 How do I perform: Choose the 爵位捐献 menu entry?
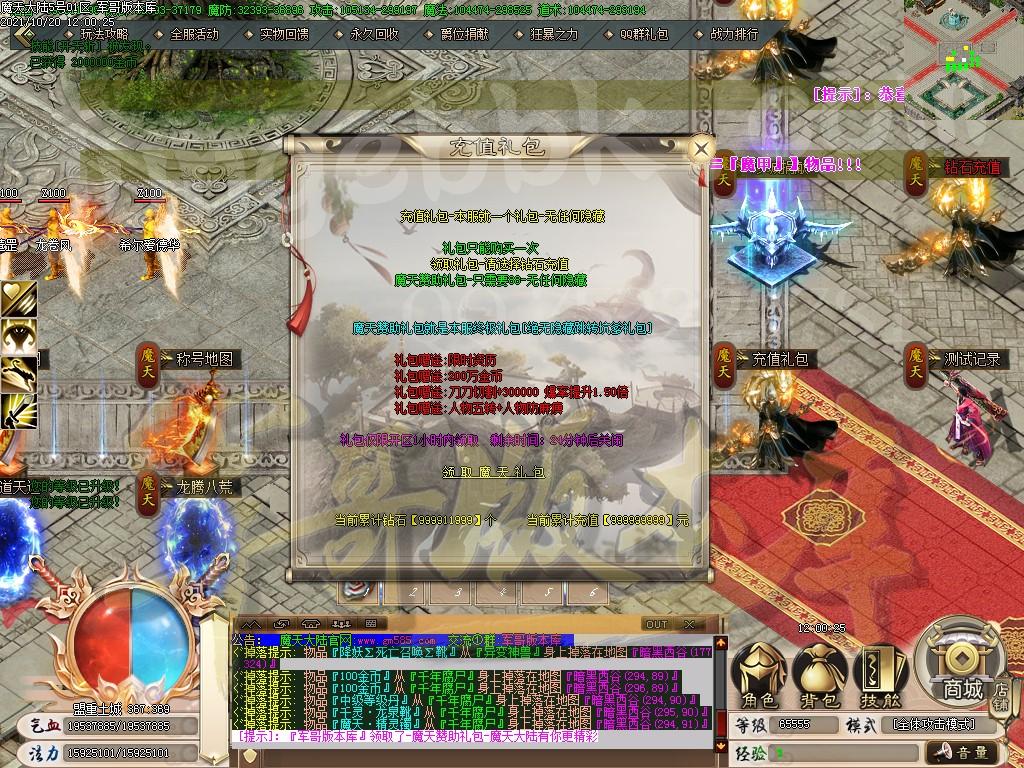pos(465,33)
